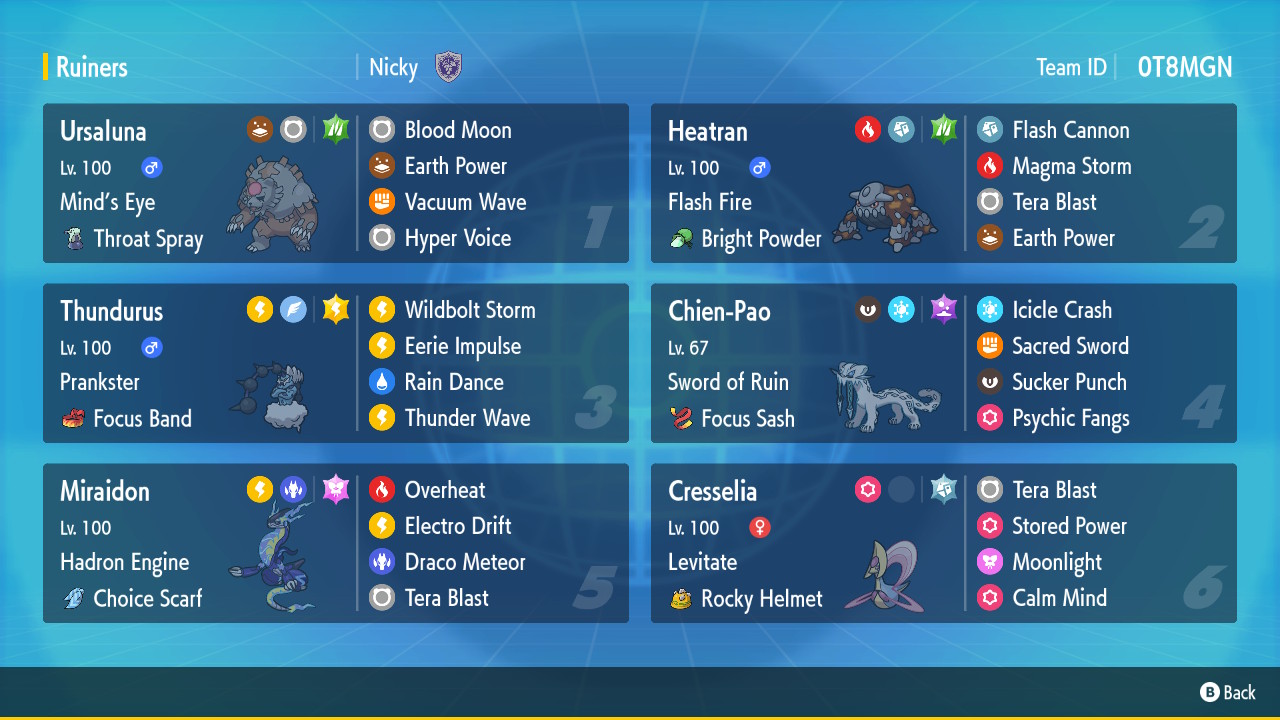Select the Heatran team card

(x=943, y=183)
